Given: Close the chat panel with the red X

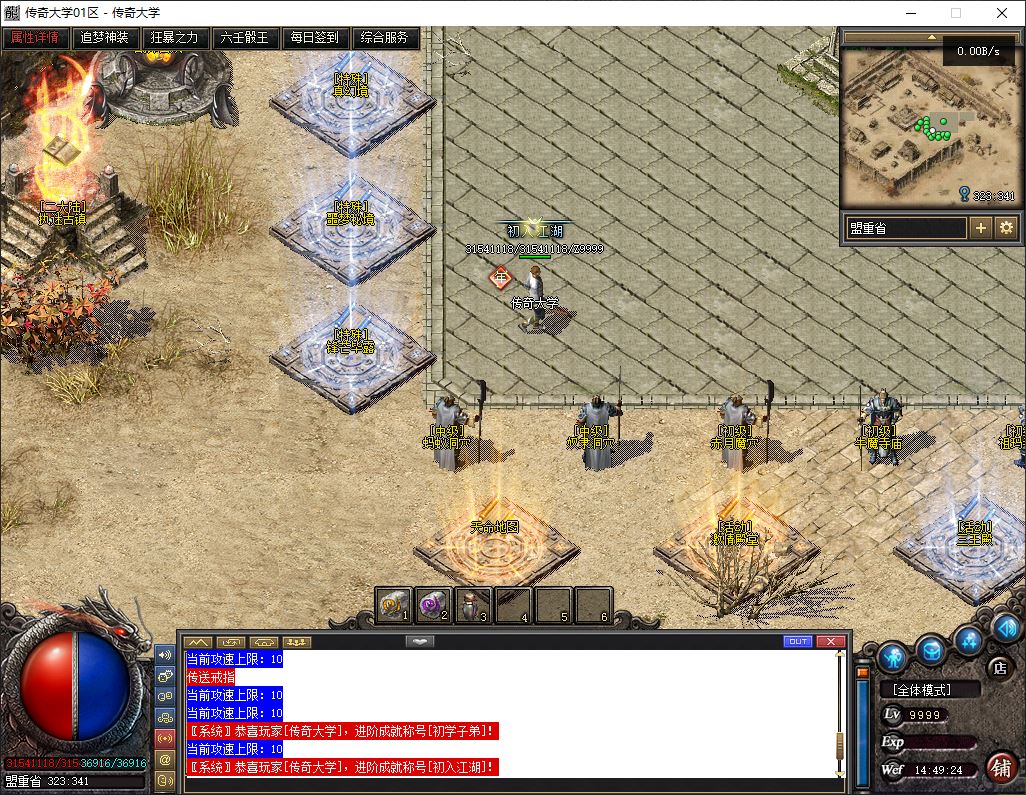Looking at the screenshot, I should (831, 641).
